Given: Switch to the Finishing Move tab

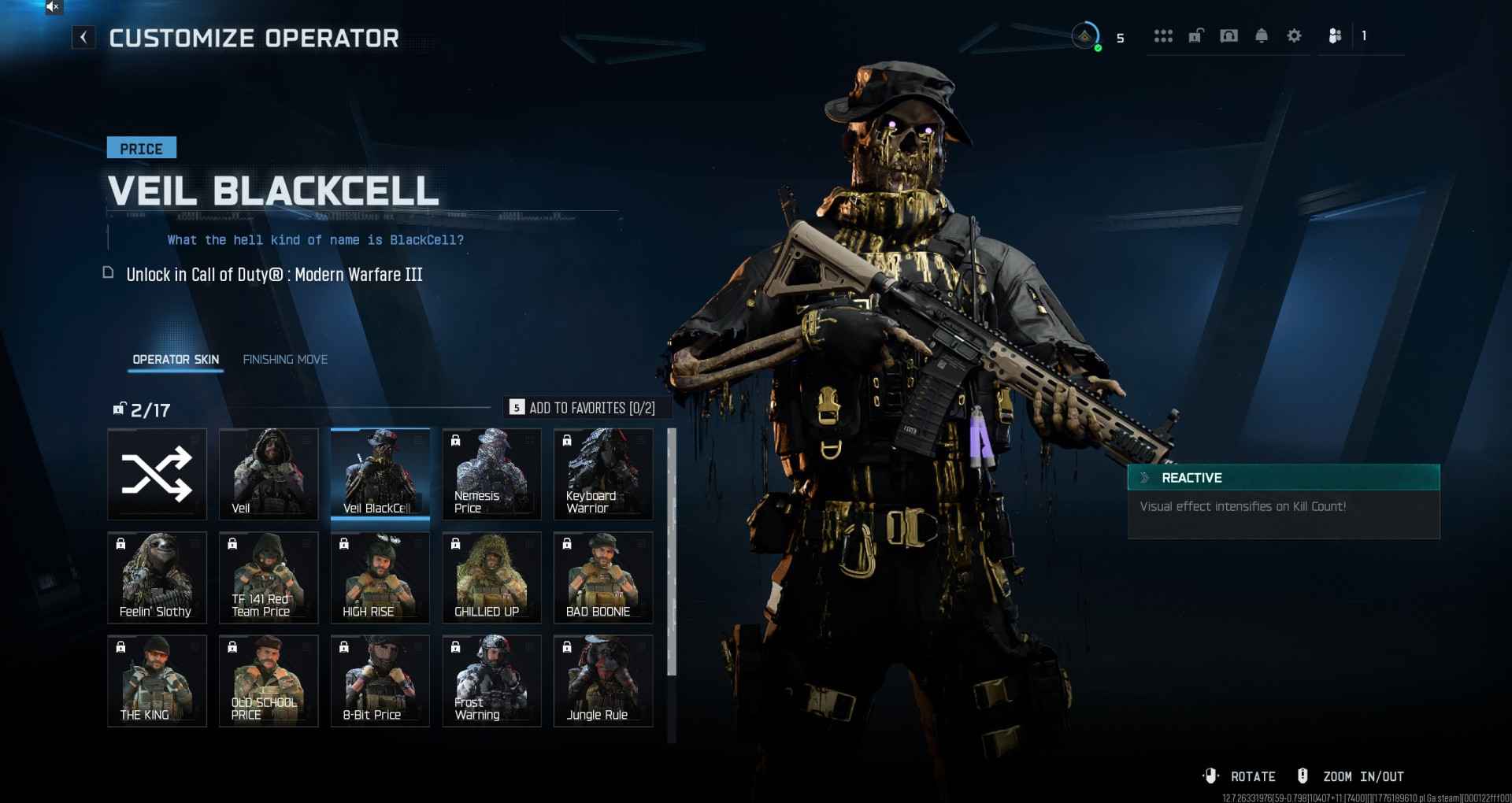Looking at the screenshot, I should pyautogui.click(x=285, y=360).
